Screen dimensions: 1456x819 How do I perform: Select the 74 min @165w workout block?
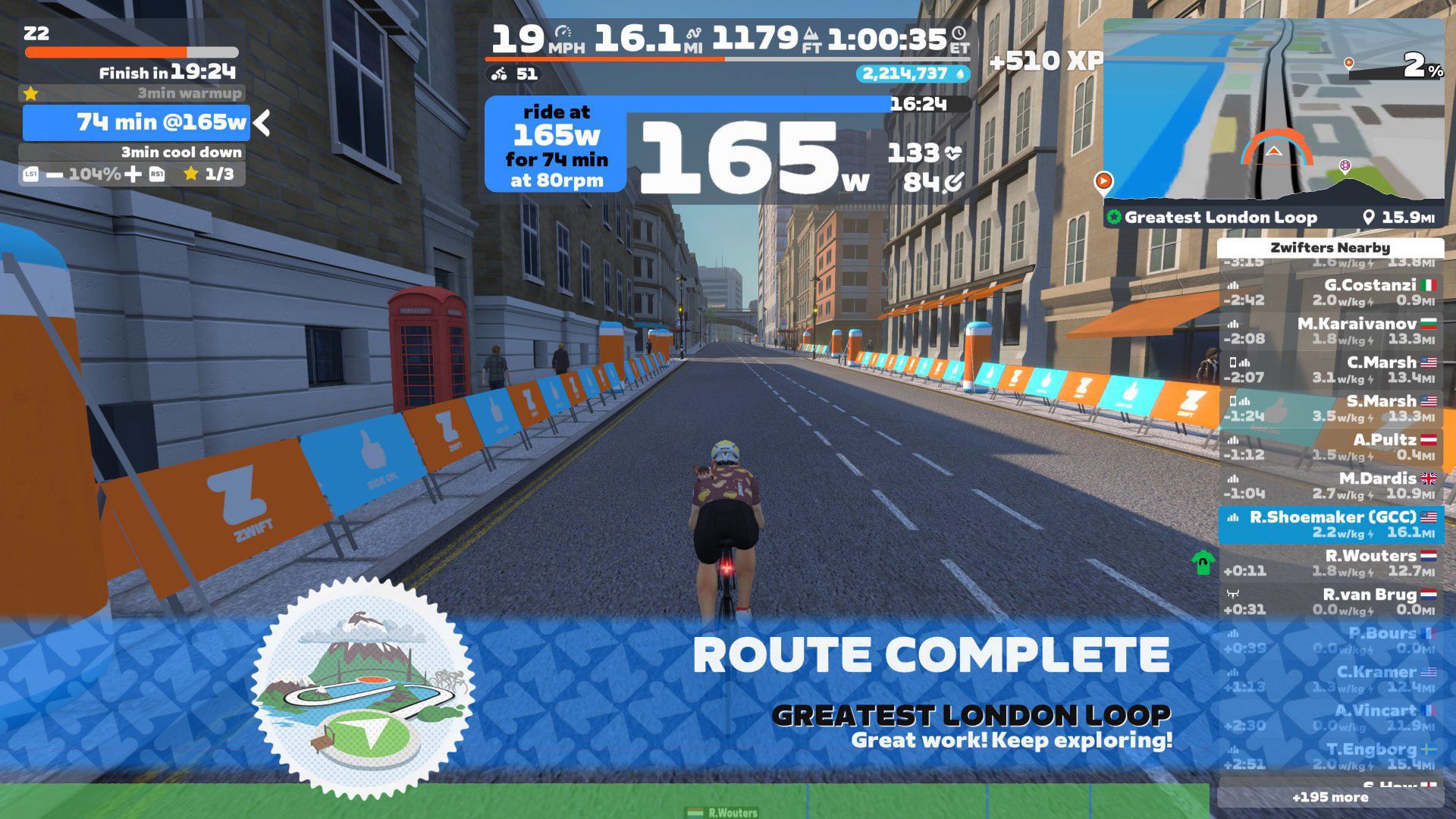(x=136, y=122)
